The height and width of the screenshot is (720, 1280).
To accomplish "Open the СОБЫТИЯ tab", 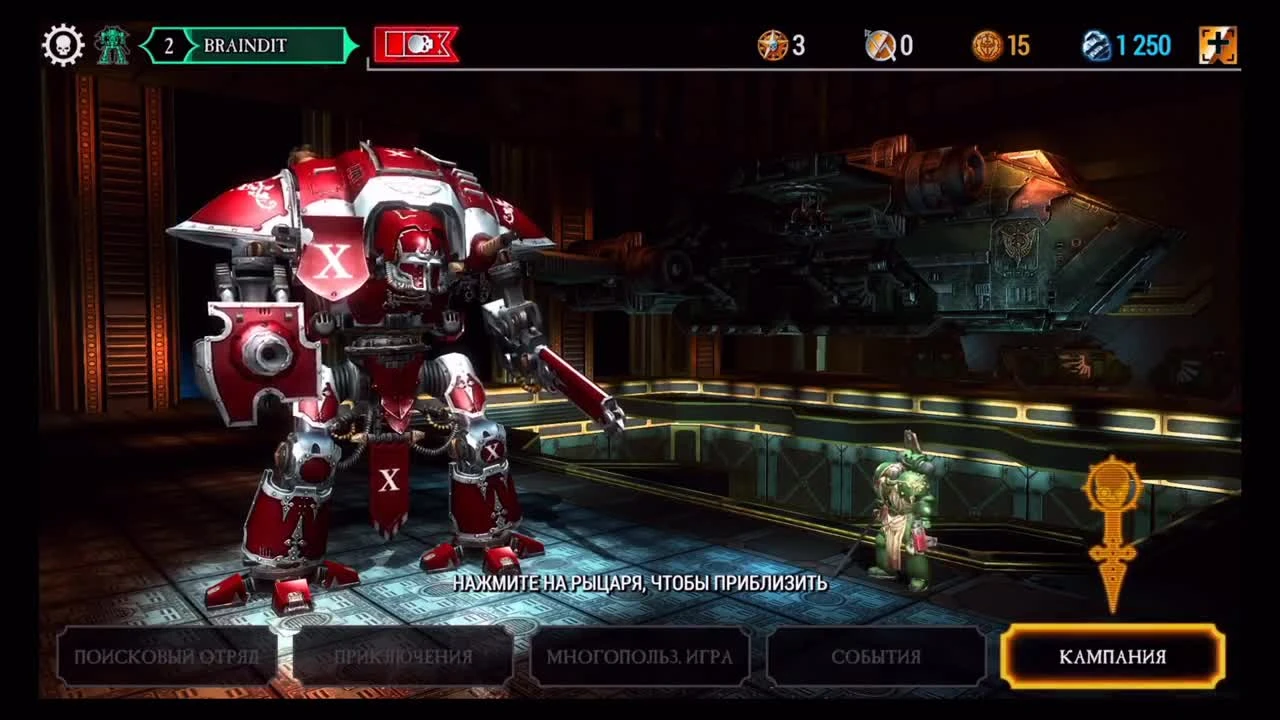I will [x=873, y=655].
